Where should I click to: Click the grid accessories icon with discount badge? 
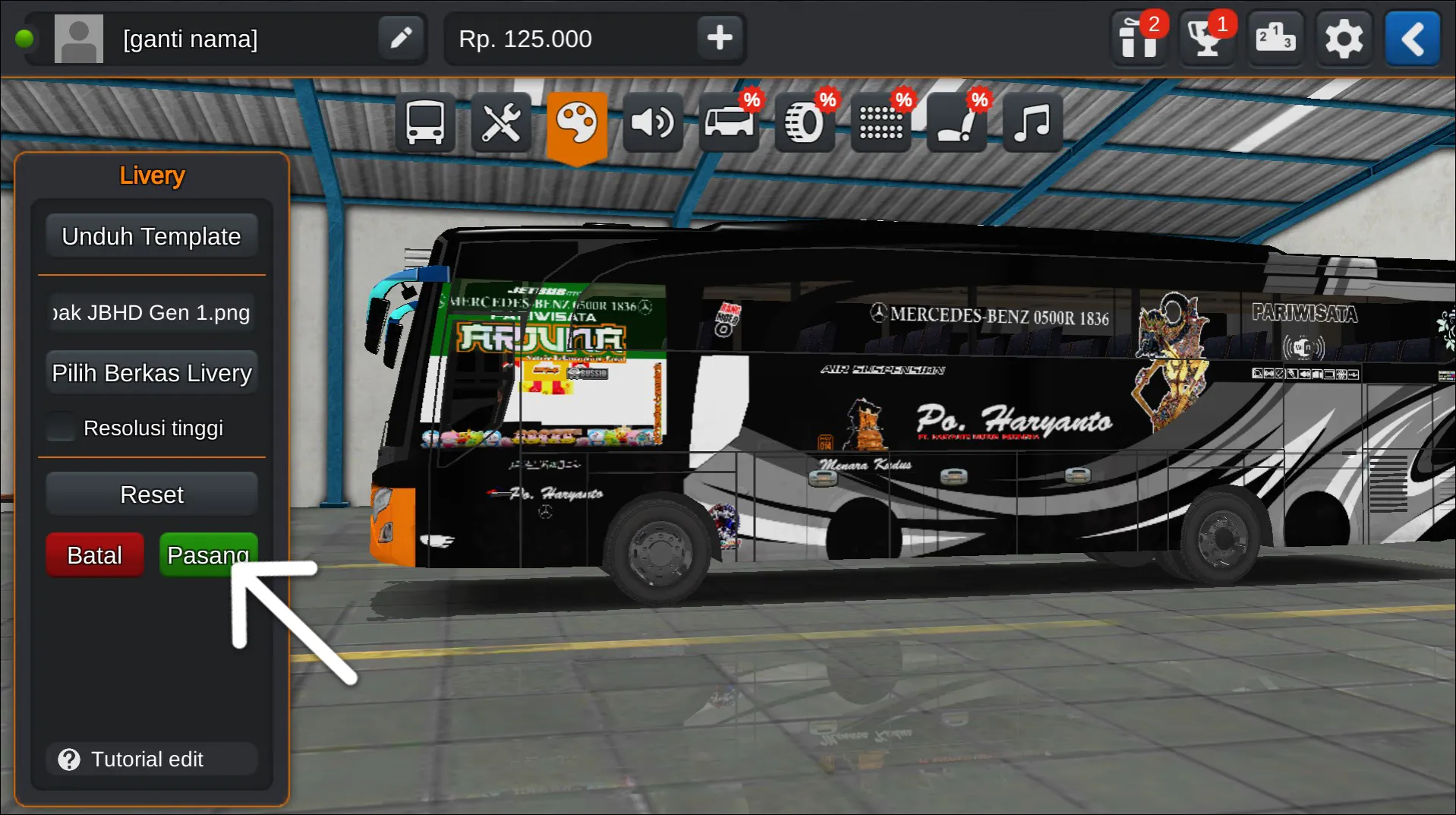[880, 122]
